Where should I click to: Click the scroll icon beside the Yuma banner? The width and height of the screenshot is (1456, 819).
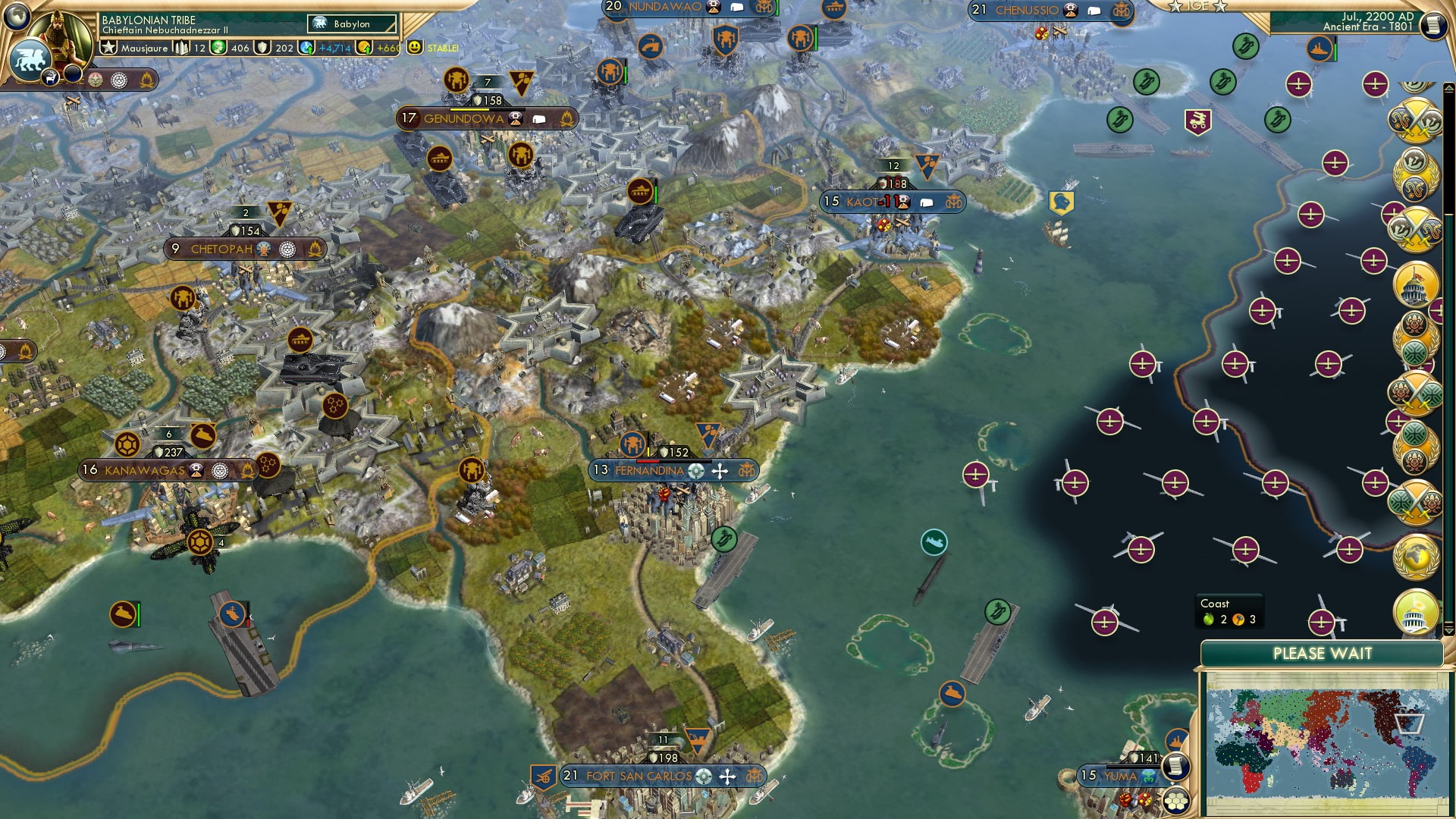click(x=1177, y=767)
